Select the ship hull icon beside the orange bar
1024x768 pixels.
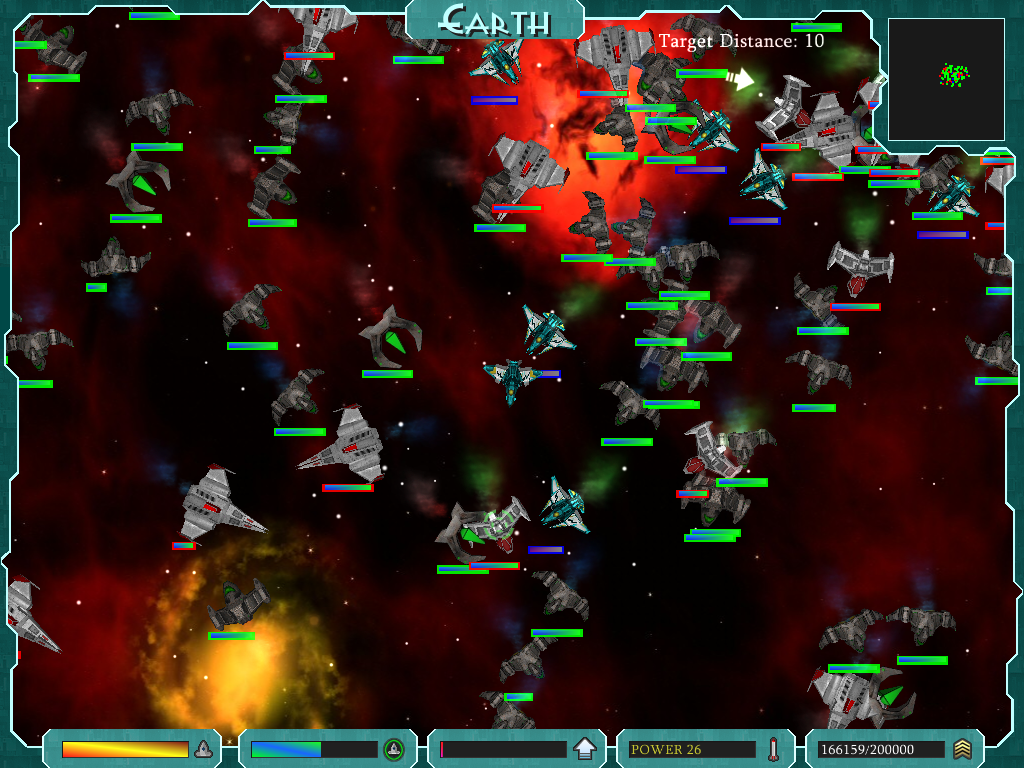(203, 749)
